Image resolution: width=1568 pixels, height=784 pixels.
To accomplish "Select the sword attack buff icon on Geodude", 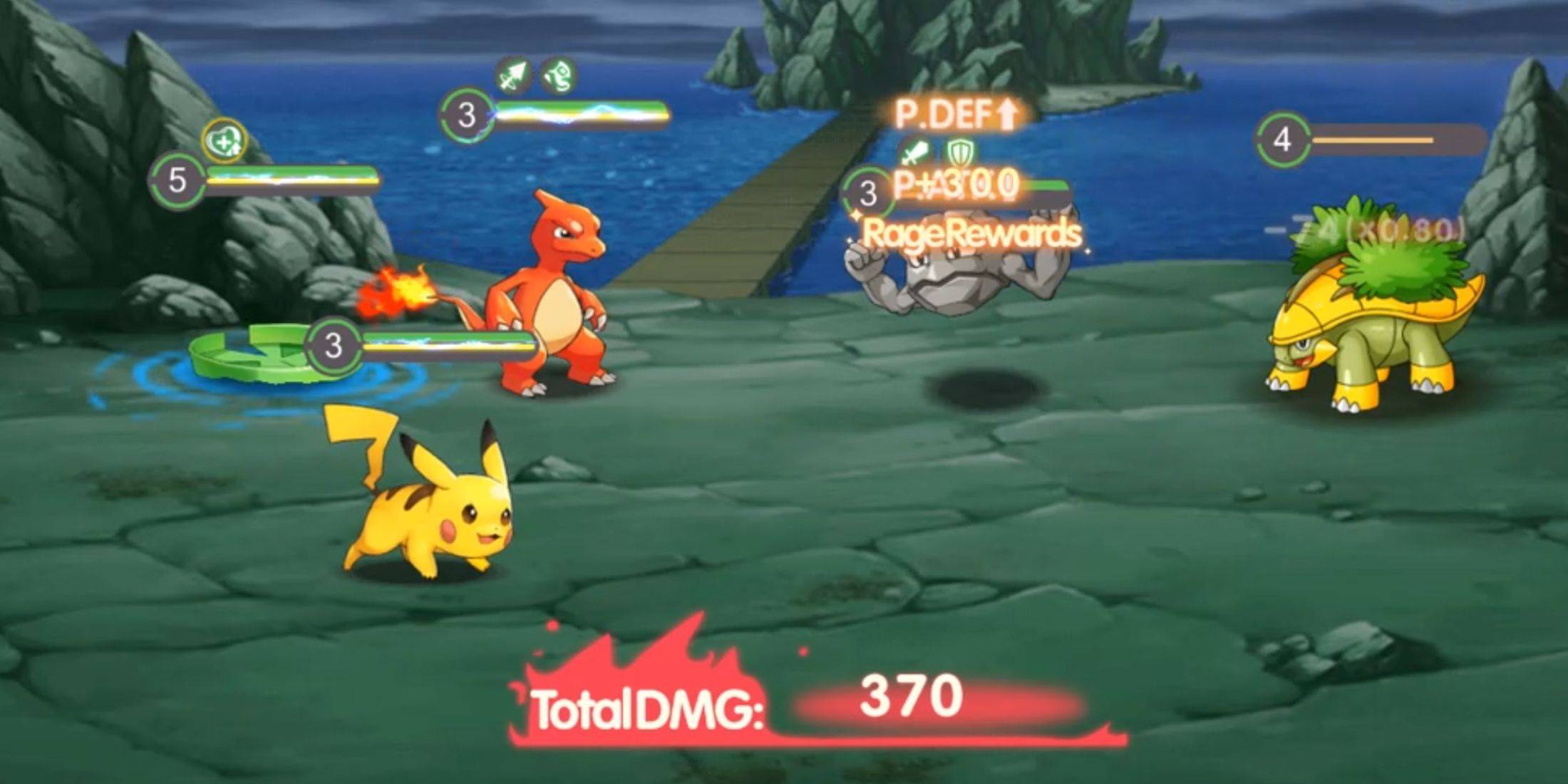I will pos(914,152).
